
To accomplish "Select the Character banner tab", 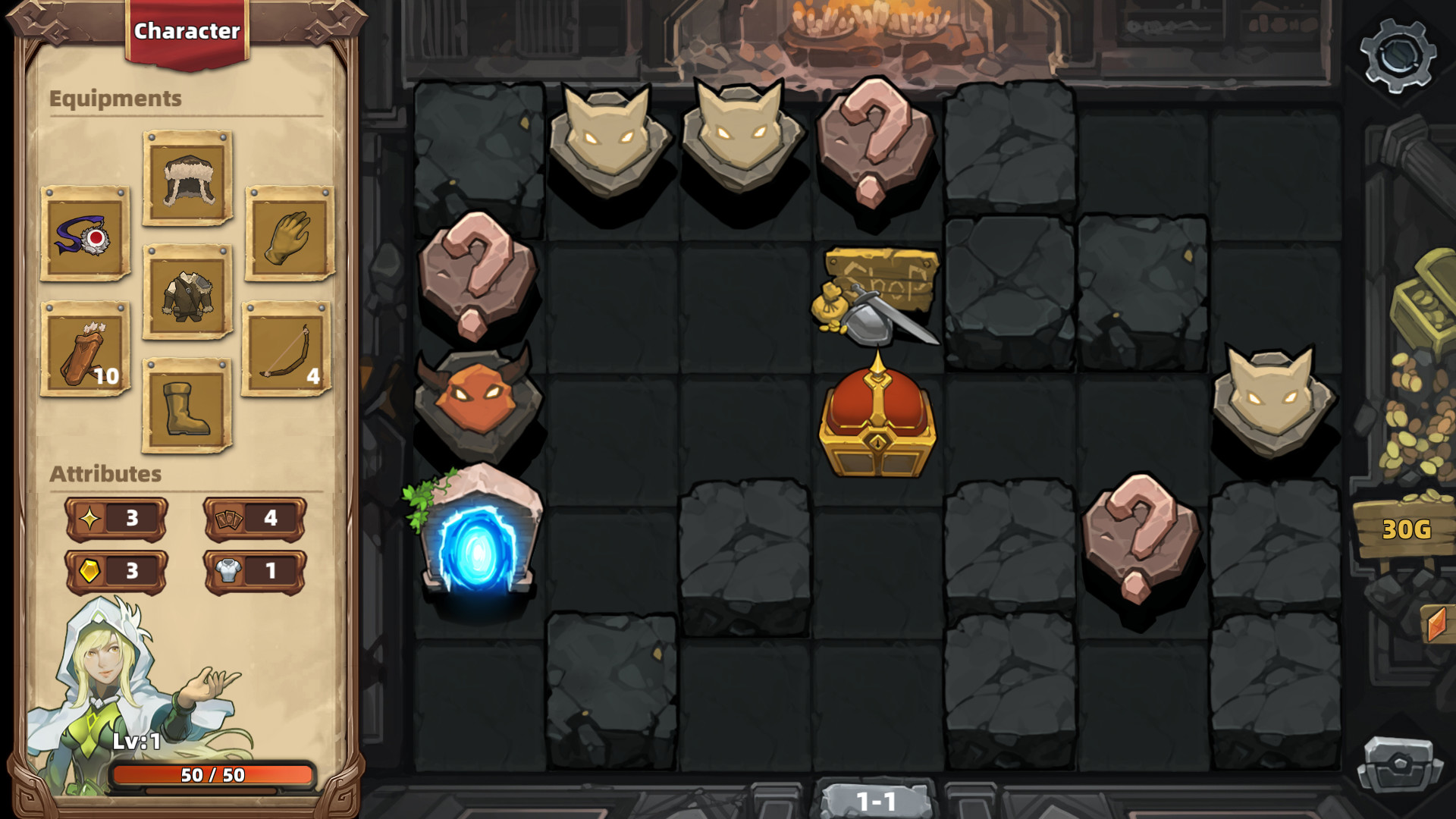I will pyautogui.click(x=187, y=31).
